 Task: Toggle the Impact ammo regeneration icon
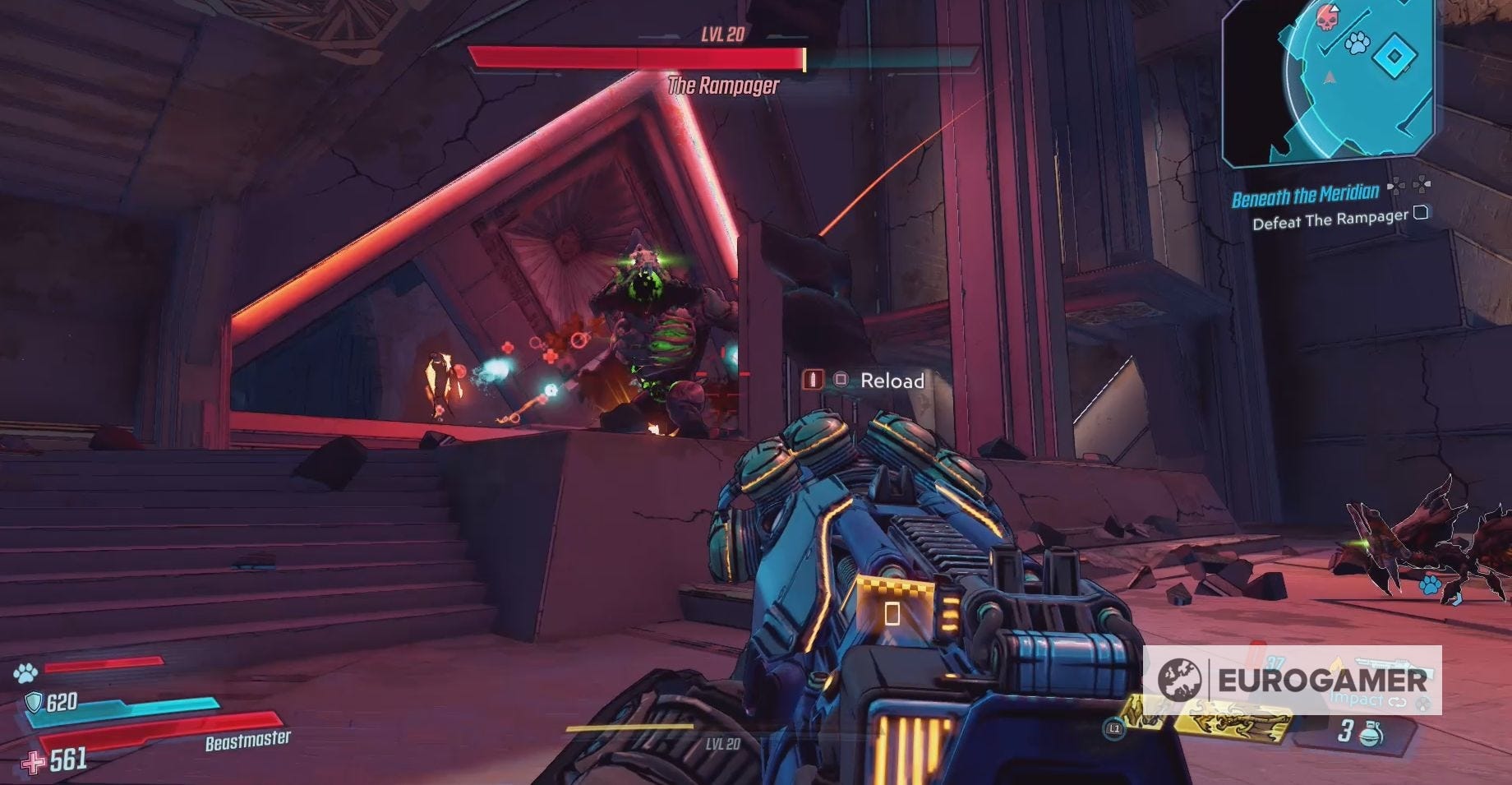coord(1397,701)
